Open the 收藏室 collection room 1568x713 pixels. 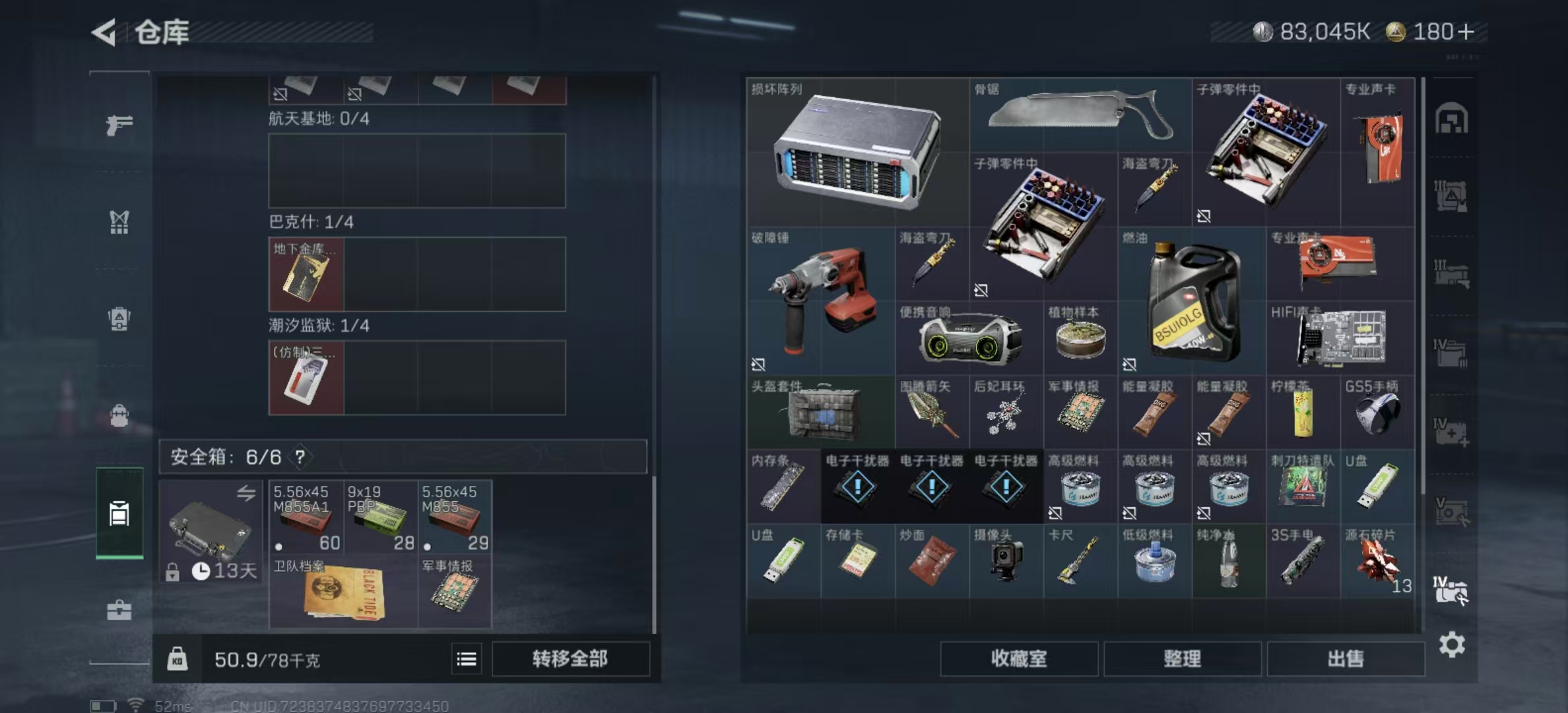pyautogui.click(x=1019, y=659)
